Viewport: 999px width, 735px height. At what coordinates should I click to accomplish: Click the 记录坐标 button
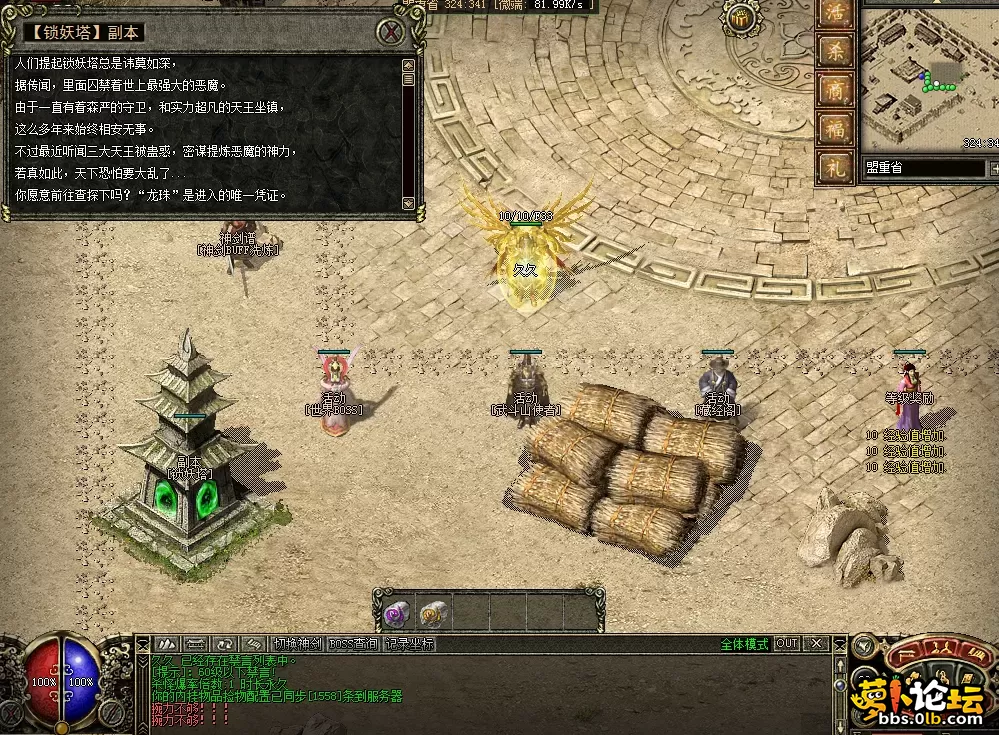[x=408, y=644]
